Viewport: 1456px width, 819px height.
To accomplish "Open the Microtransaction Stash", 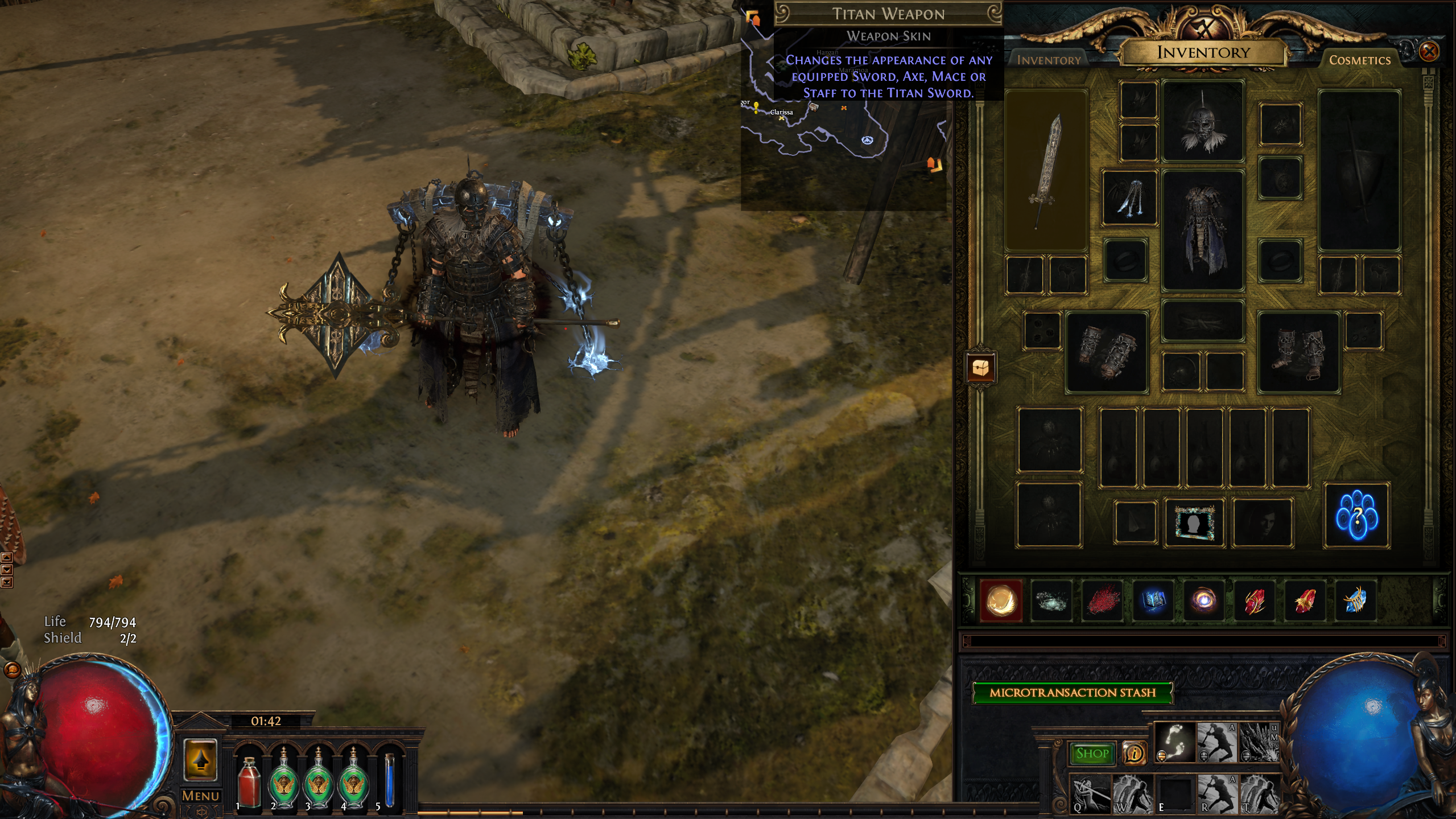I will click(x=1073, y=693).
